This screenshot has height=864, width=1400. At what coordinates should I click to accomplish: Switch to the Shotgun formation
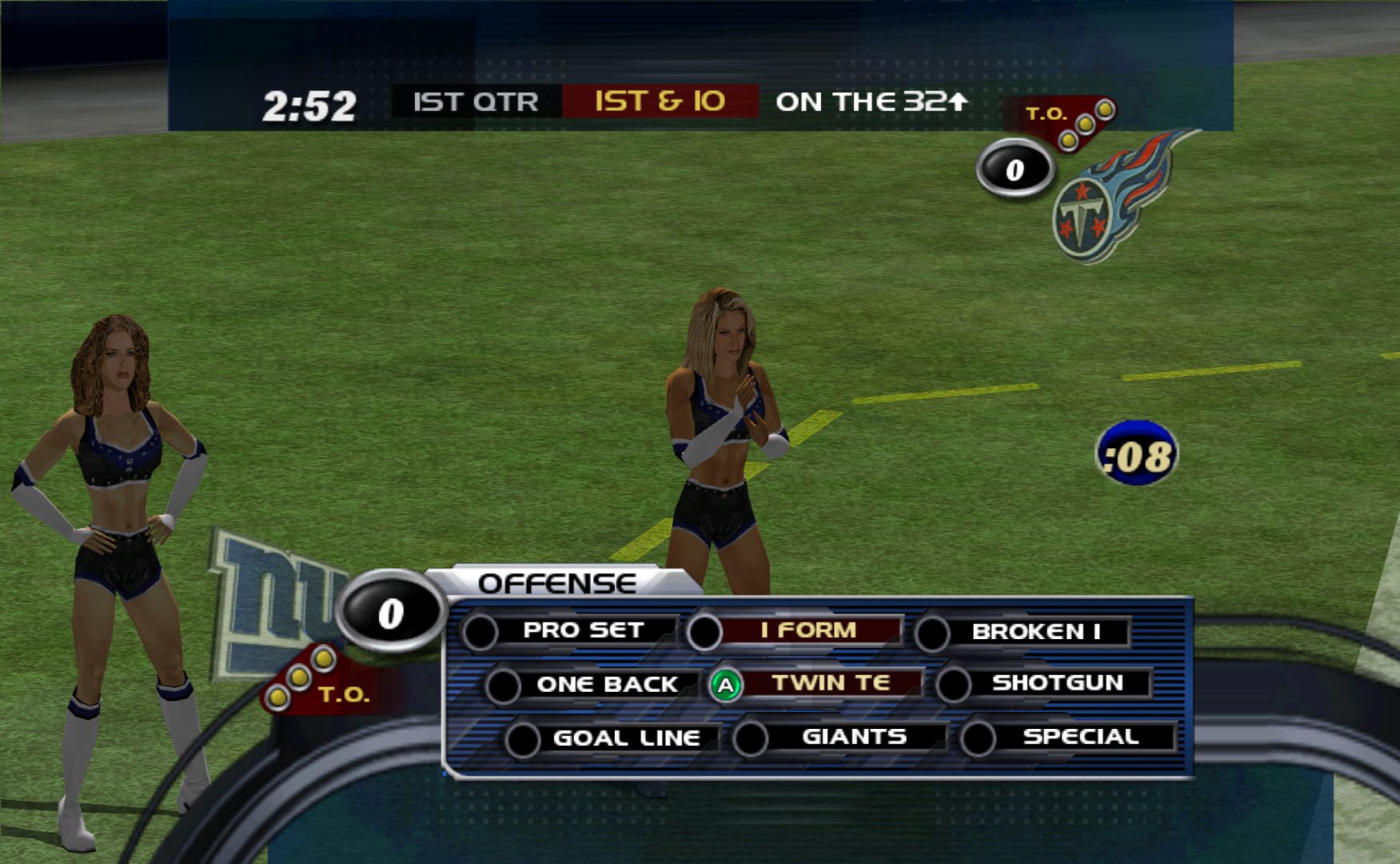coord(1057,683)
